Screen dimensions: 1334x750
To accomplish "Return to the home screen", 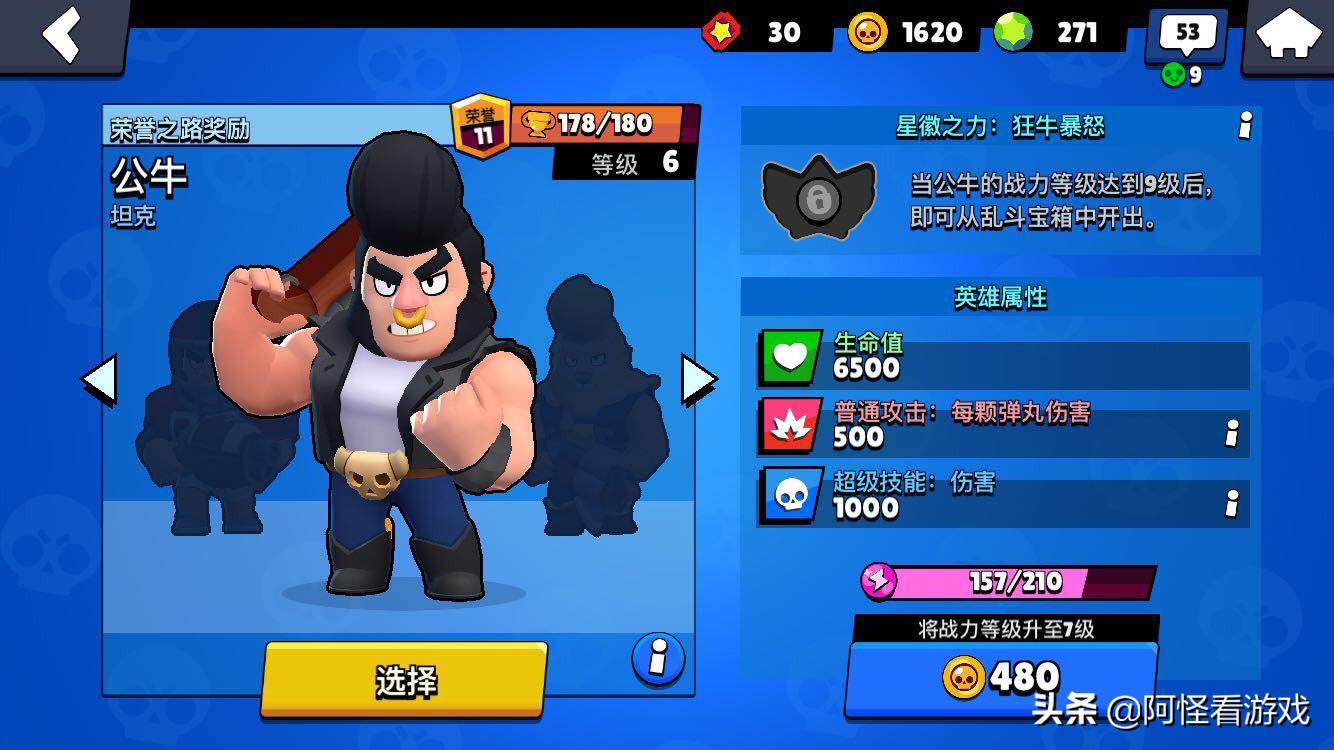I will (1288, 35).
